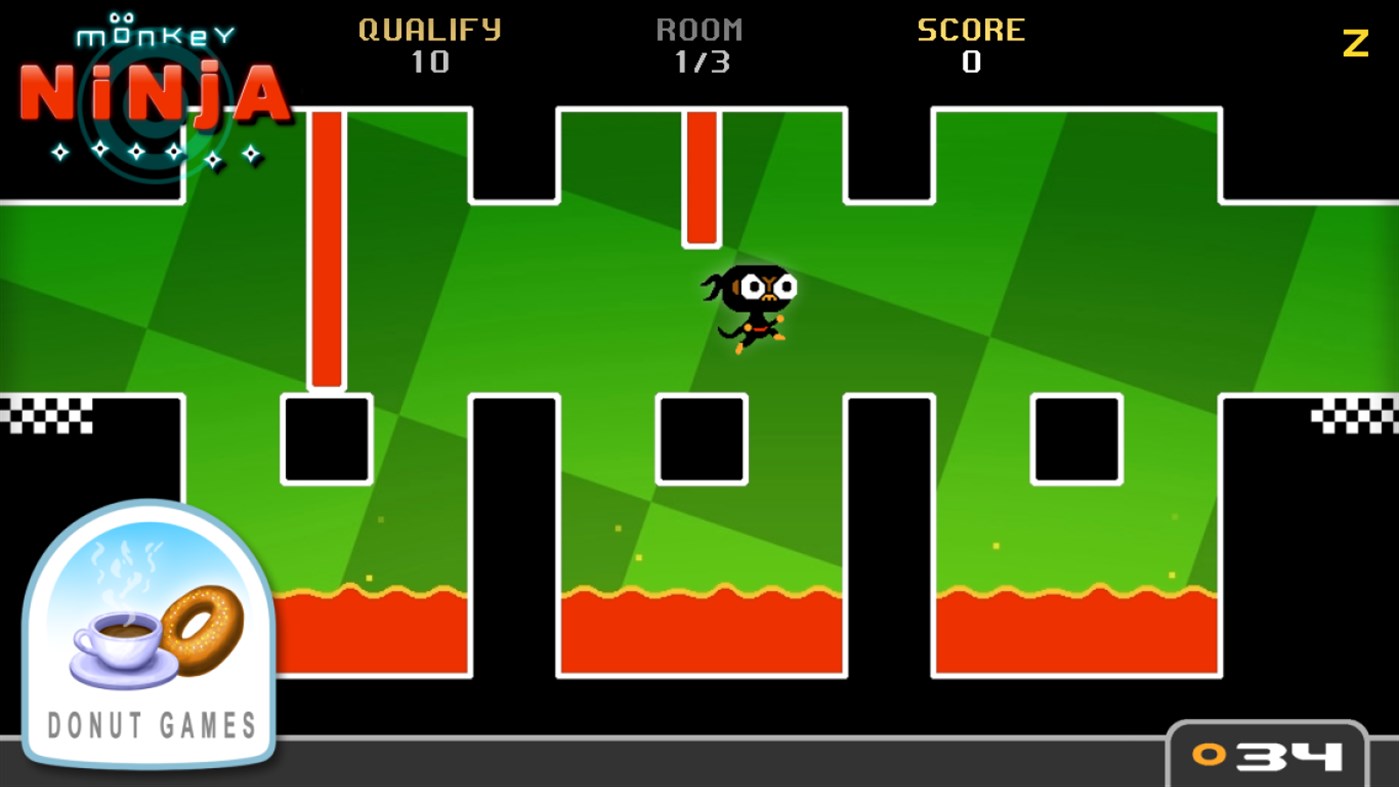
Task: Click the spiral target behind the Ninja logo
Action: coord(148,93)
